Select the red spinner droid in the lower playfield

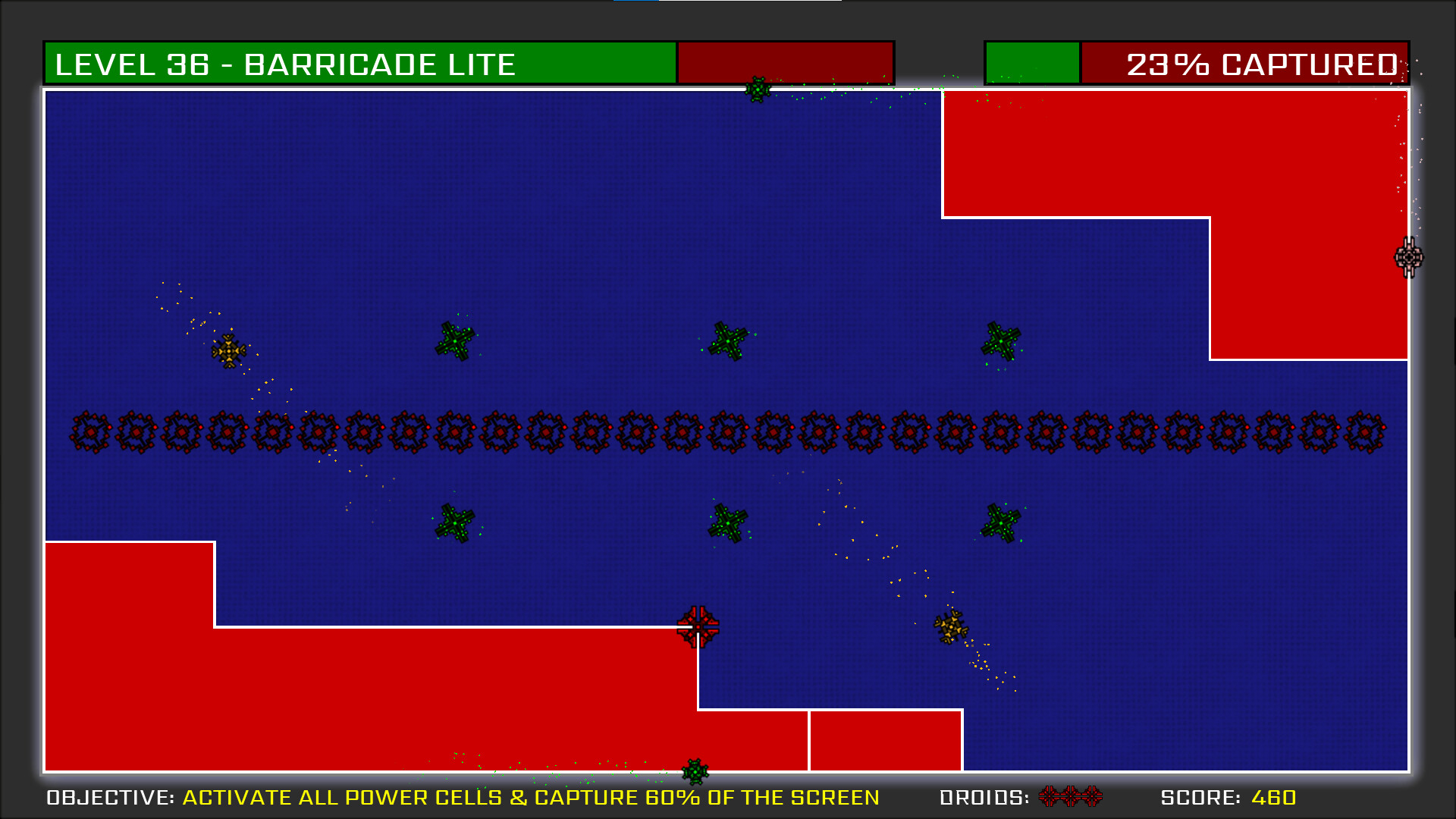pyautogui.click(x=697, y=627)
